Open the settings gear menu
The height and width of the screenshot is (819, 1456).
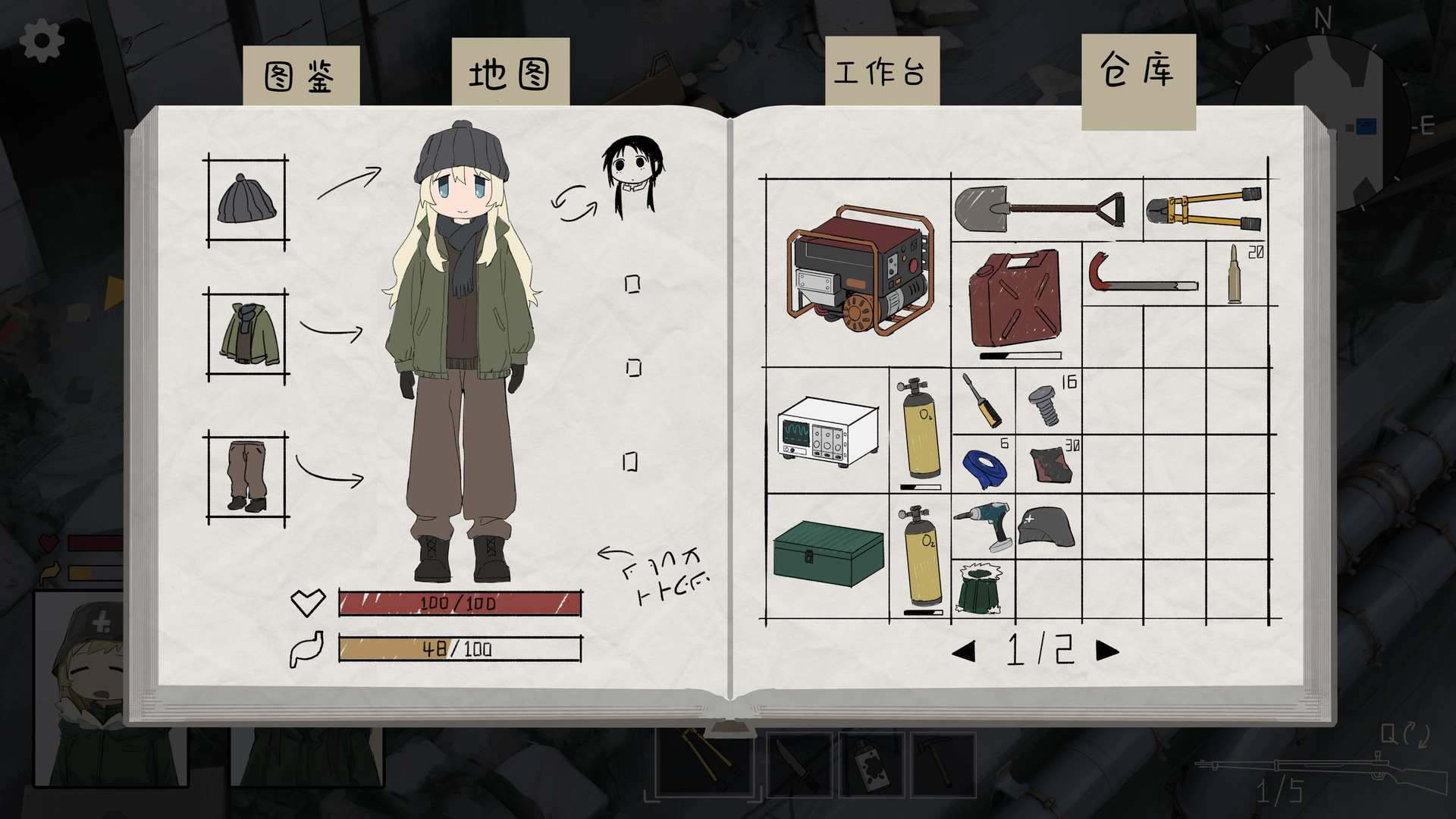[x=41, y=41]
